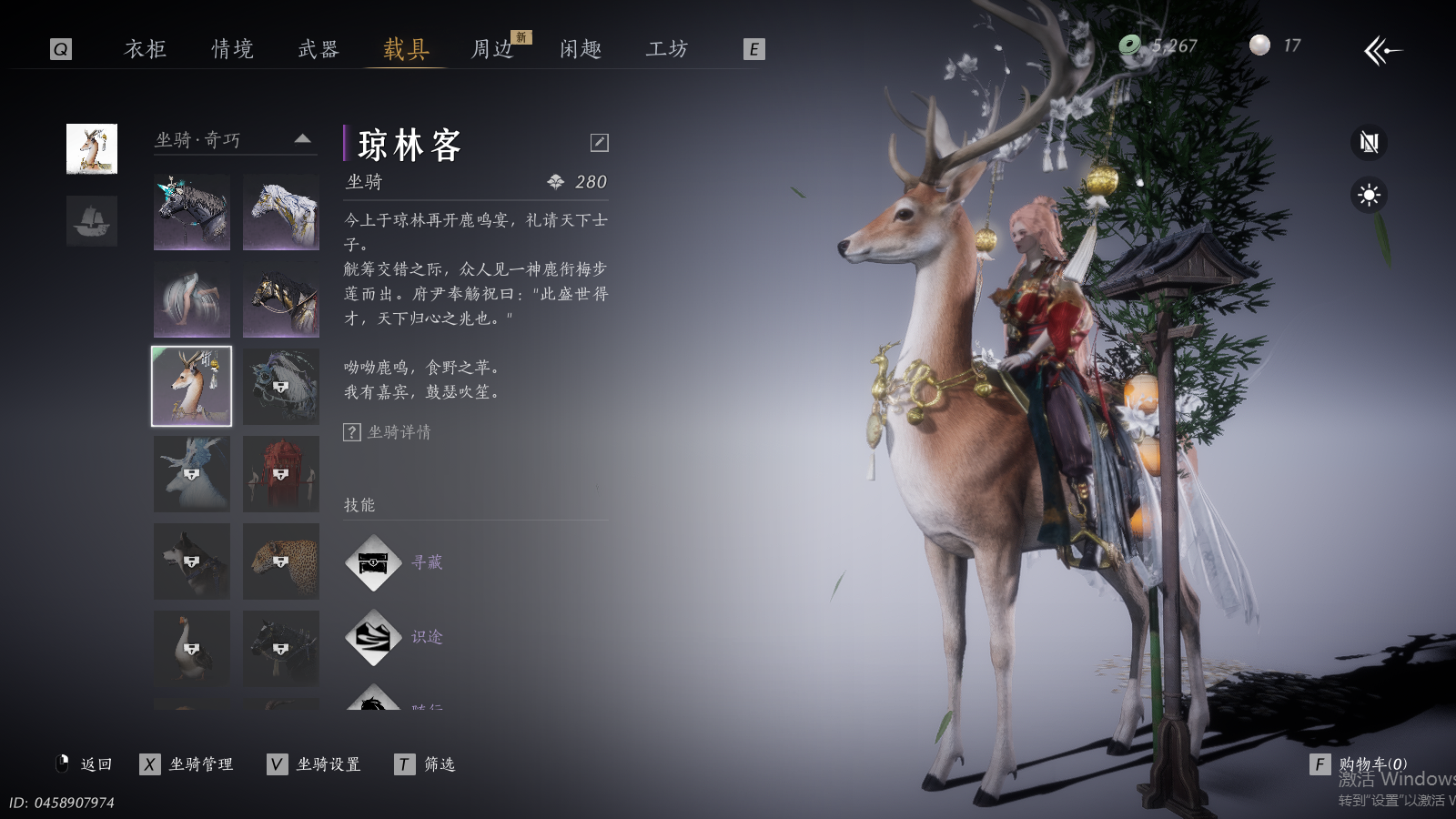Click the back arrow in top-right corner
This screenshot has height=819, width=1456.
[1382, 51]
